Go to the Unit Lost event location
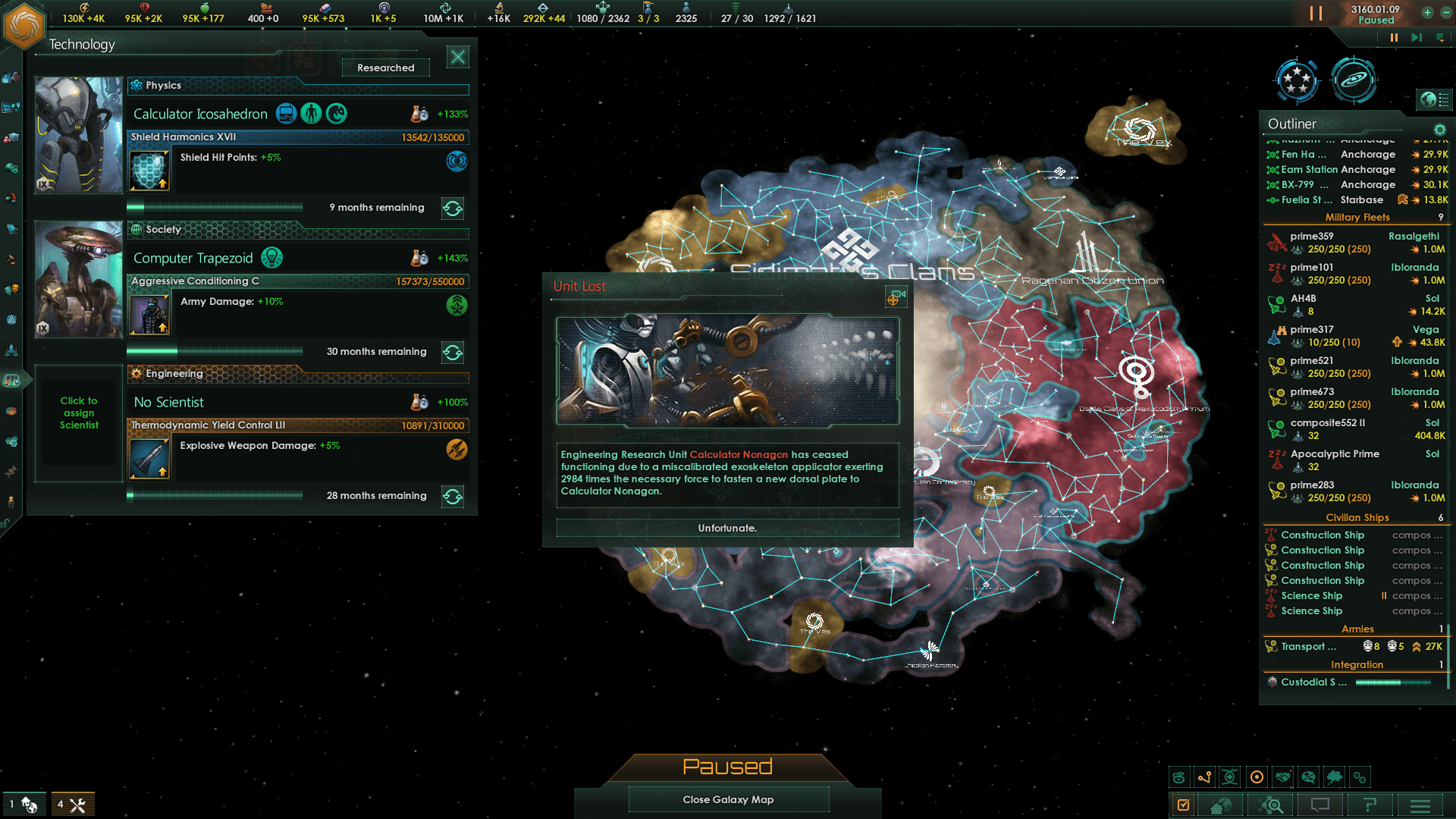This screenshot has height=819, width=1456. (895, 298)
